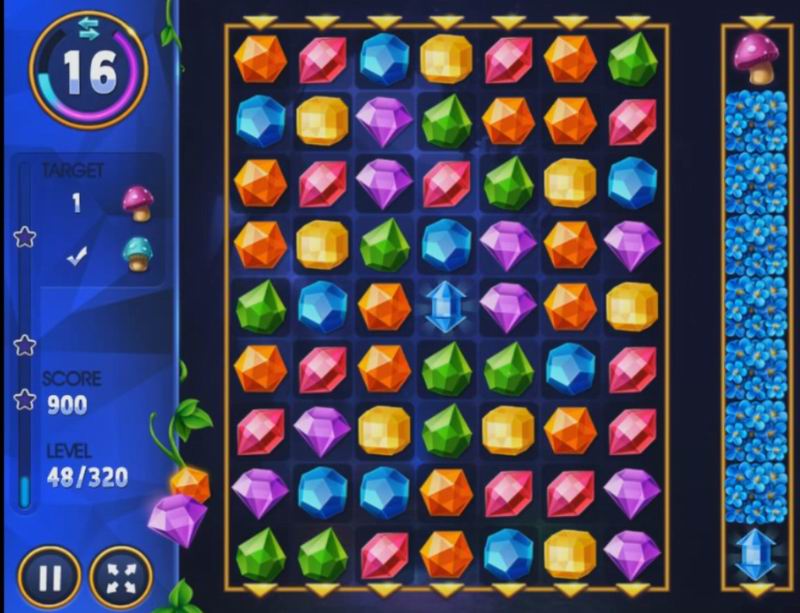Toggle fullscreen with the four-arrows button

coord(121,577)
